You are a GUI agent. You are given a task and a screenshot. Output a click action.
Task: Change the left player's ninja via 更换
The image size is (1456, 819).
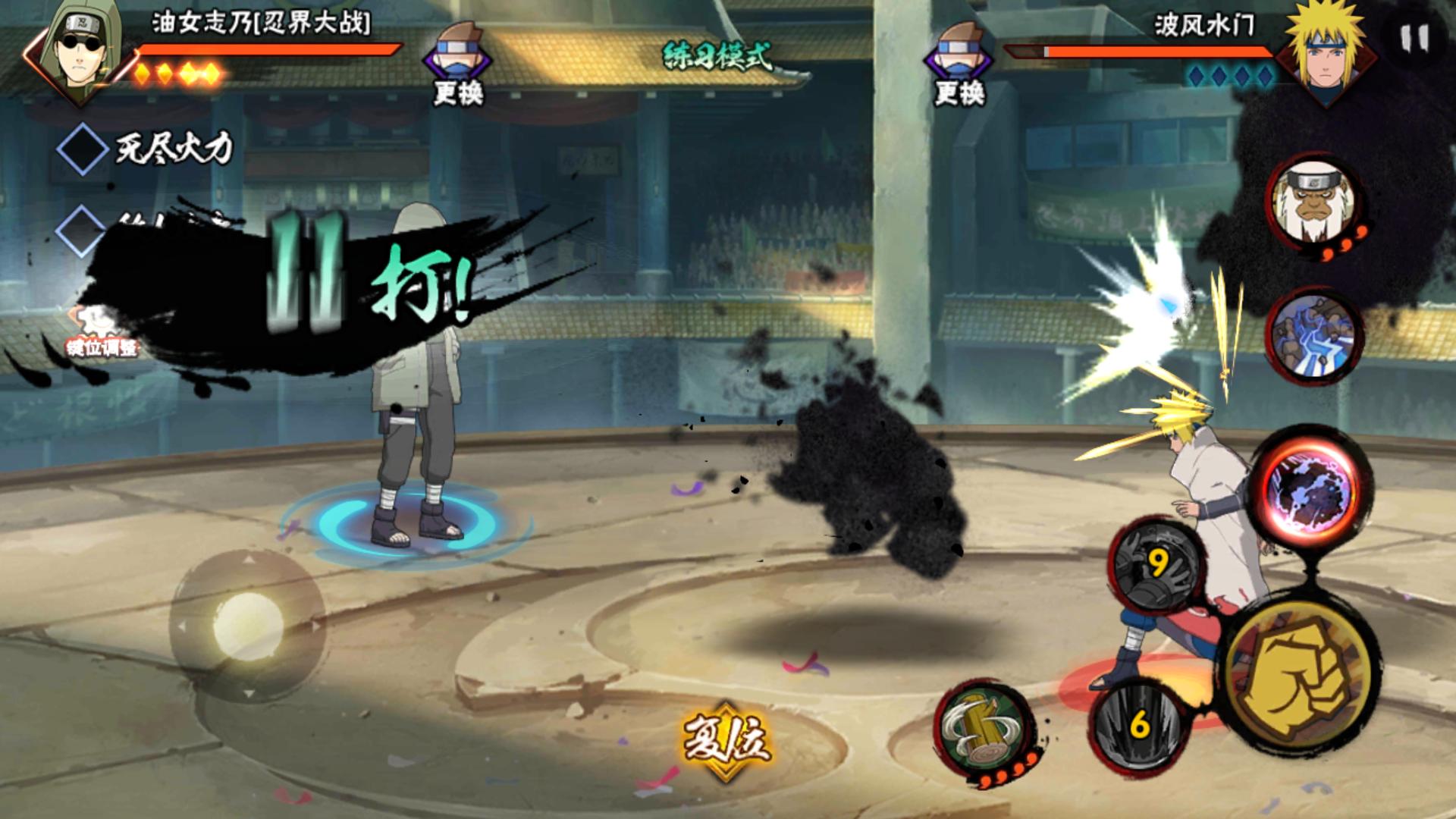coord(458,64)
